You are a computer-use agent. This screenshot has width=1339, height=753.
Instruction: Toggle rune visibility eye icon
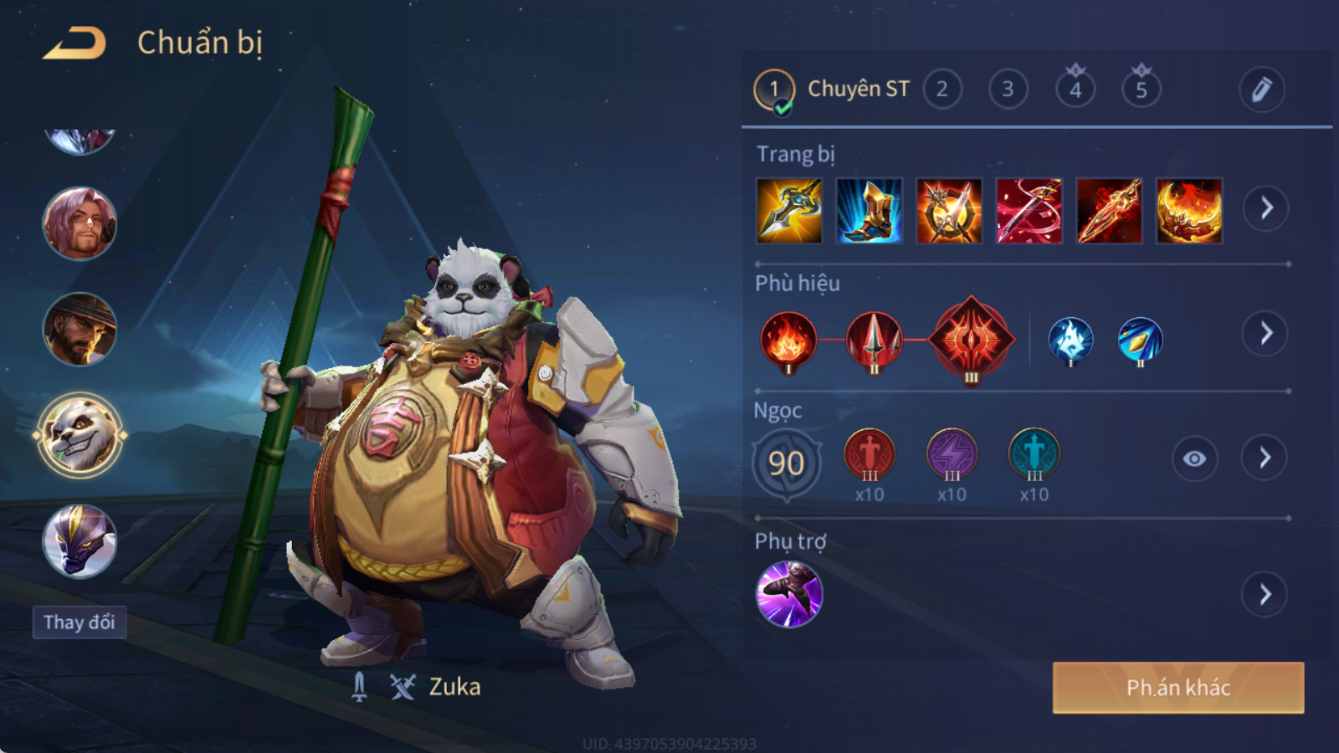point(1194,459)
